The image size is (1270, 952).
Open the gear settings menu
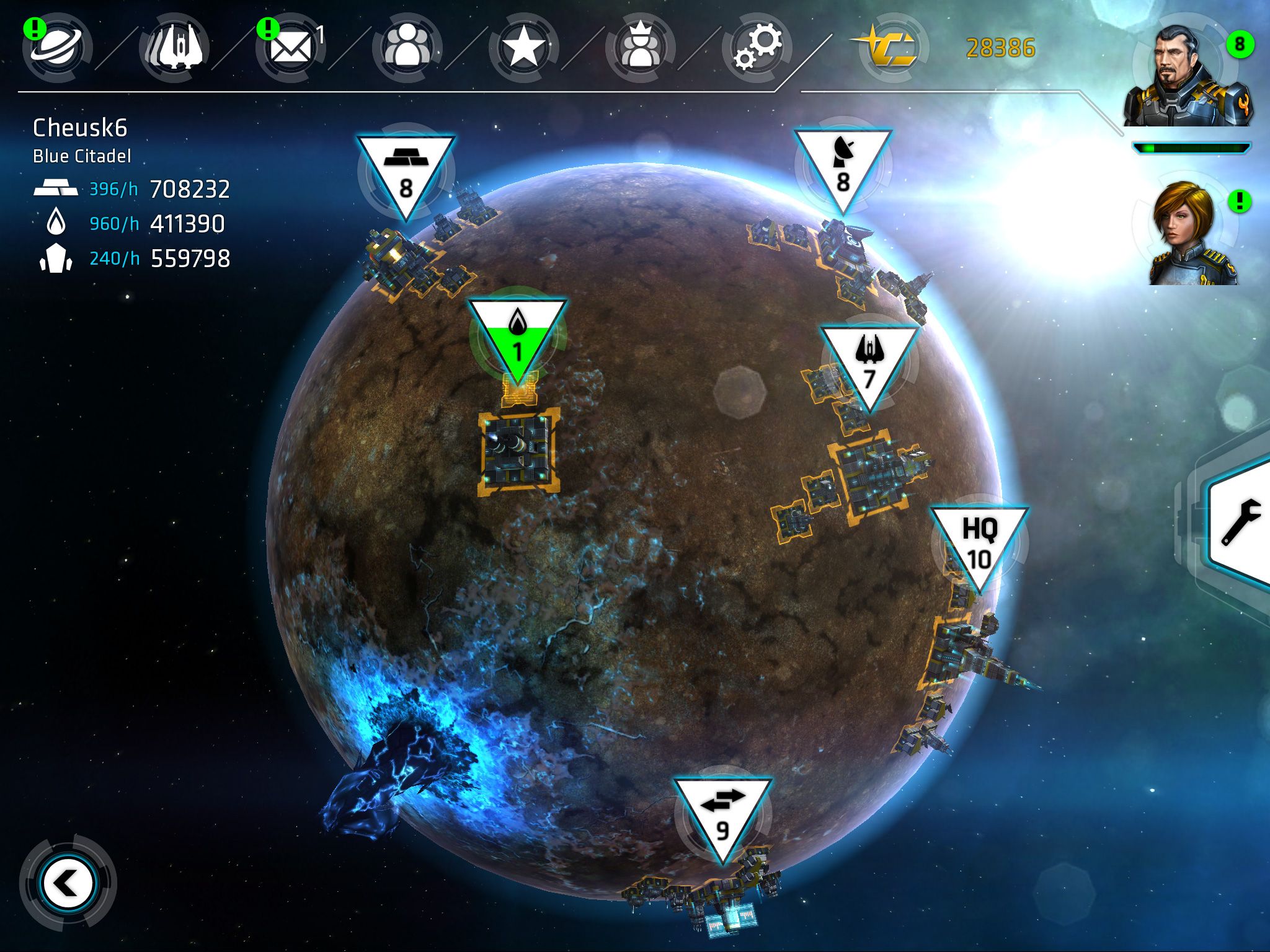(x=757, y=47)
